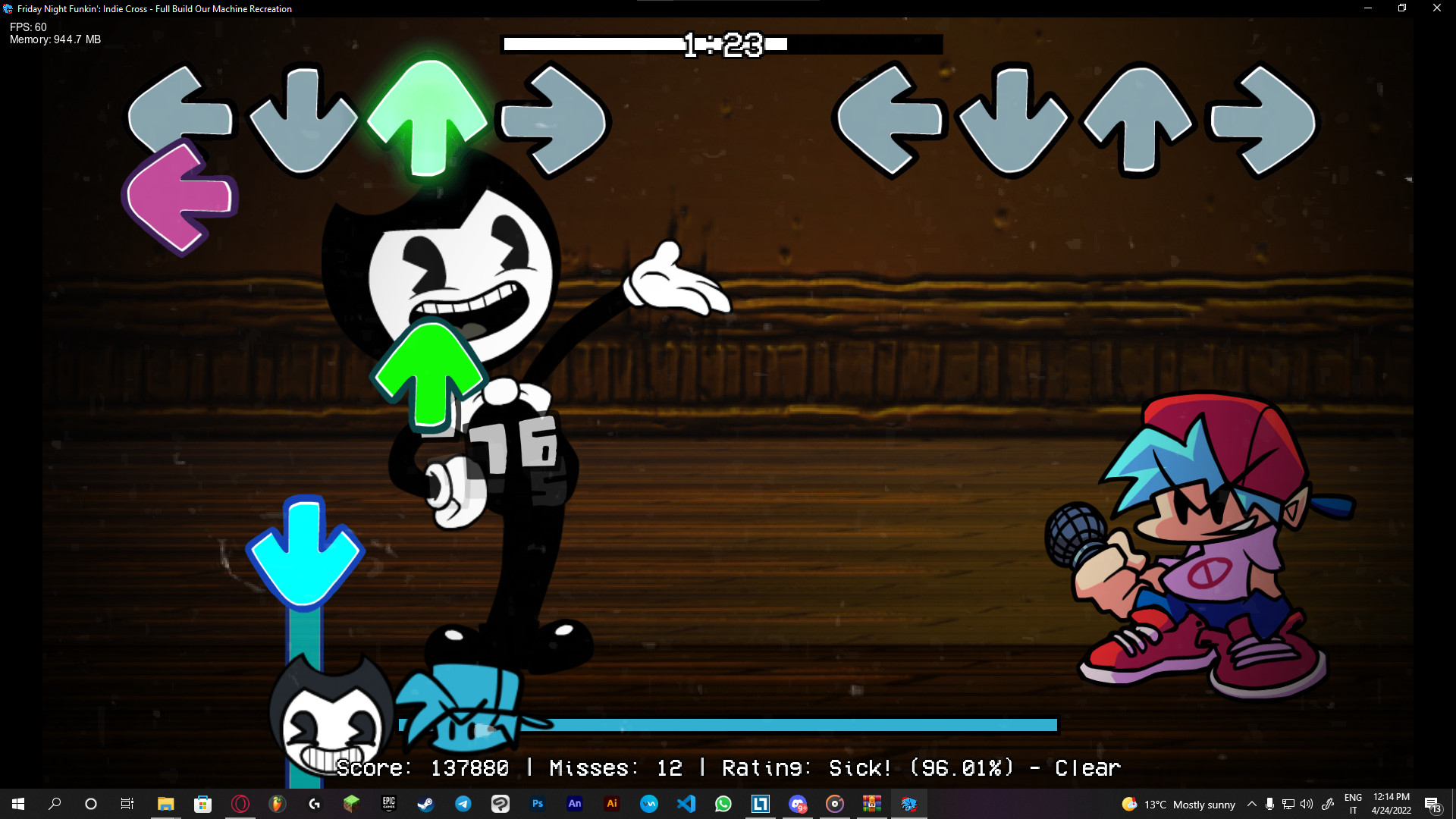Open Photoshop from the taskbar
This screenshot has width=1456, height=819.
click(x=538, y=805)
